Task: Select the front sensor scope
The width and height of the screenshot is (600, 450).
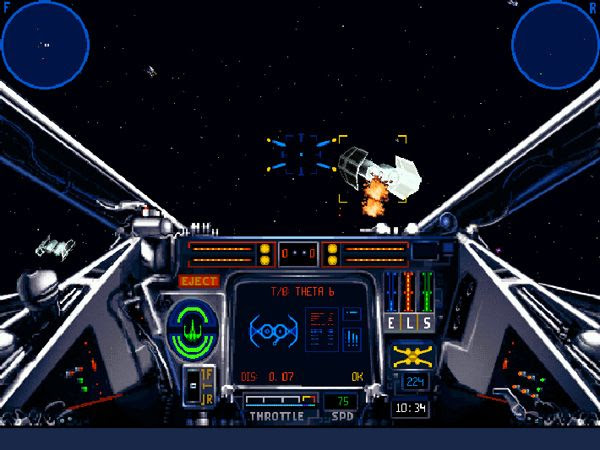Action: click(x=44, y=43)
